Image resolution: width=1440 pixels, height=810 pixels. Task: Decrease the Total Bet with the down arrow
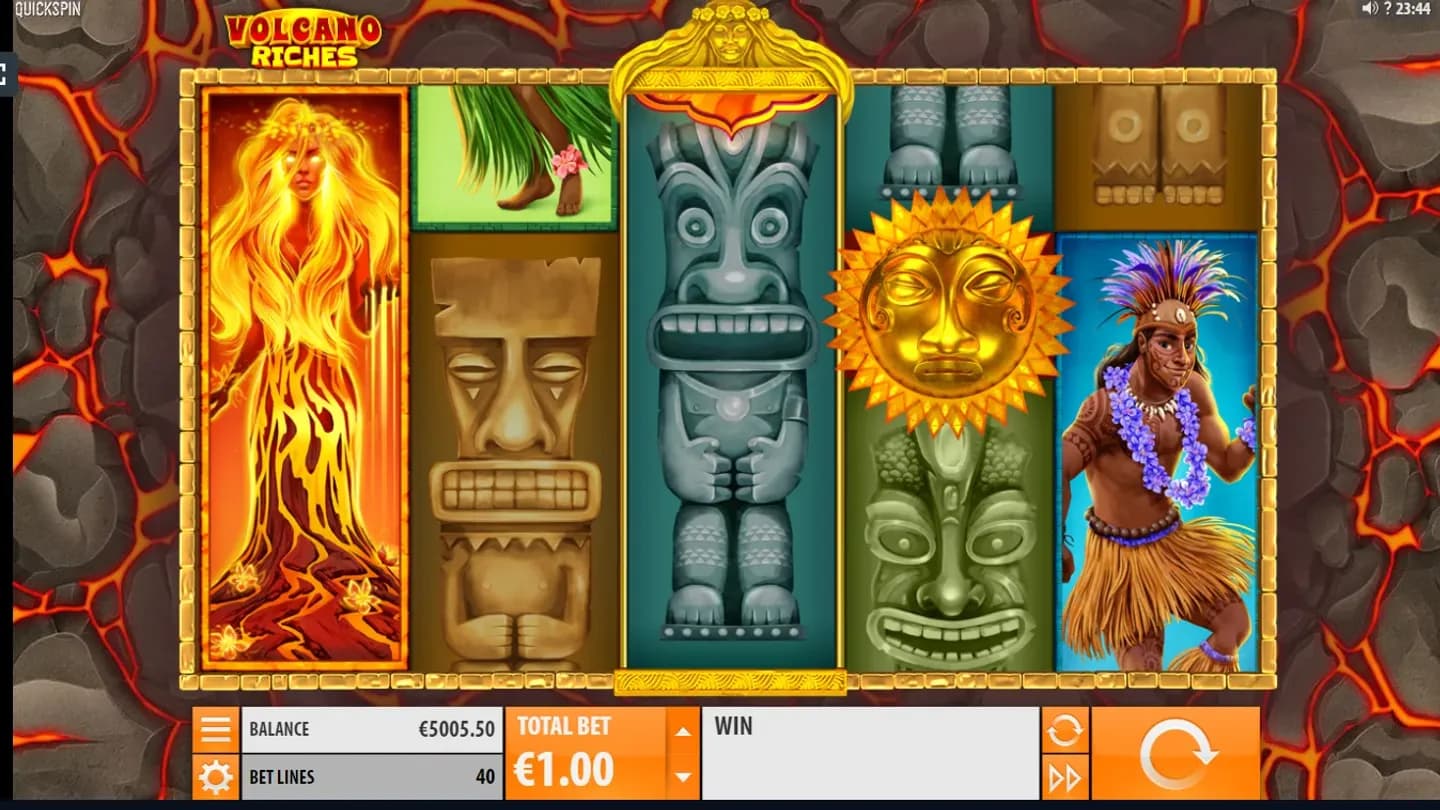(x=682, y=775)
